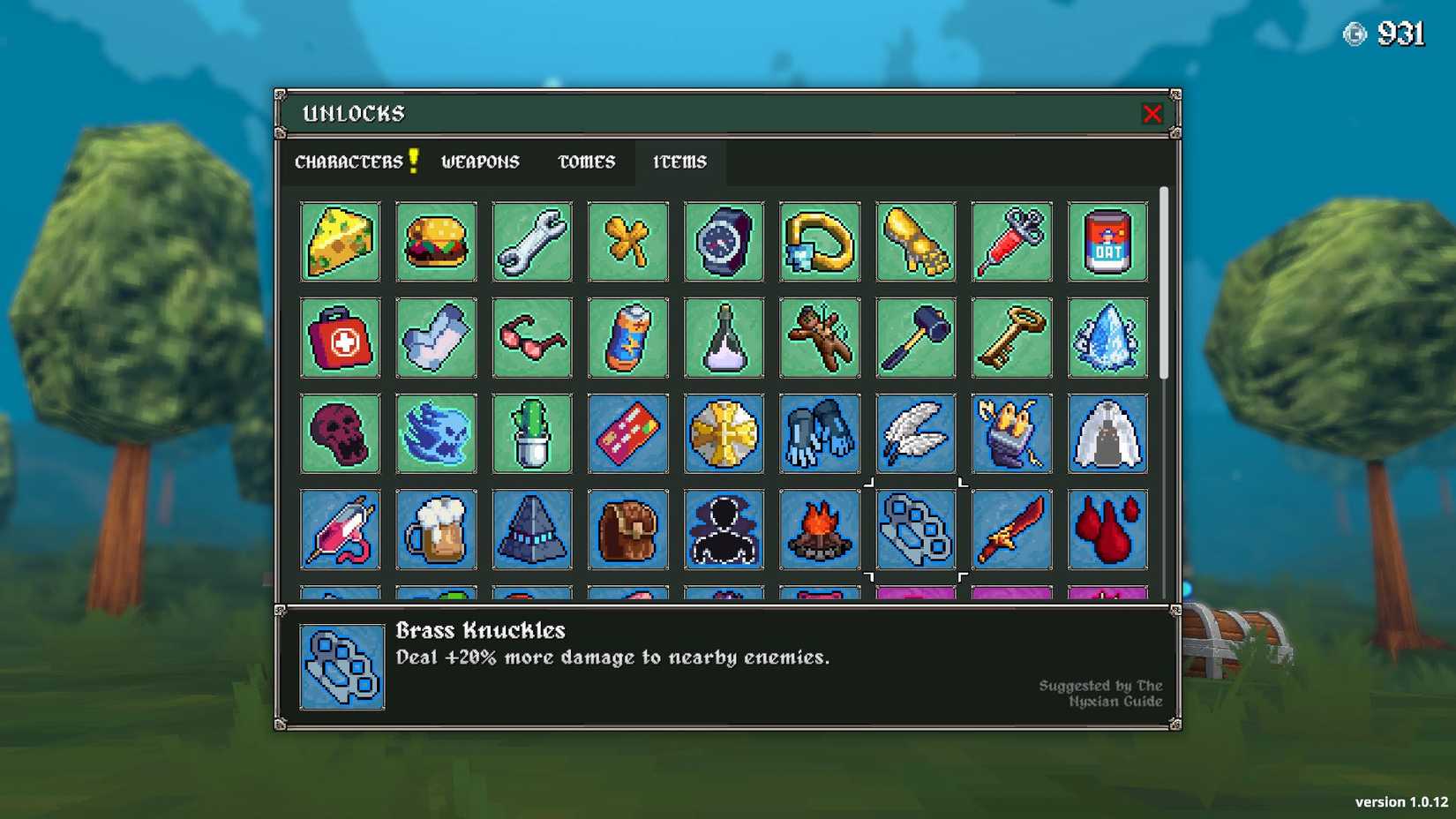Select the campfire item
The width and height of the screenshot is (1456, 819).
point(819,530)
